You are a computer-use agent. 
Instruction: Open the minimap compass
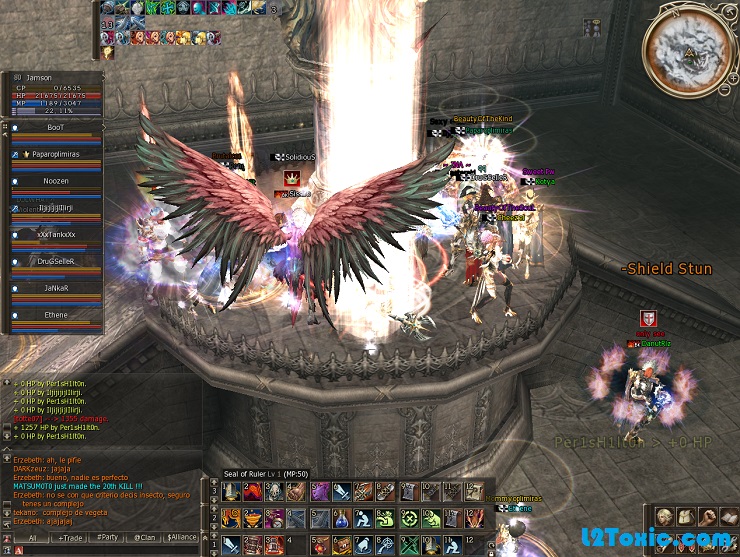[687, 47]
